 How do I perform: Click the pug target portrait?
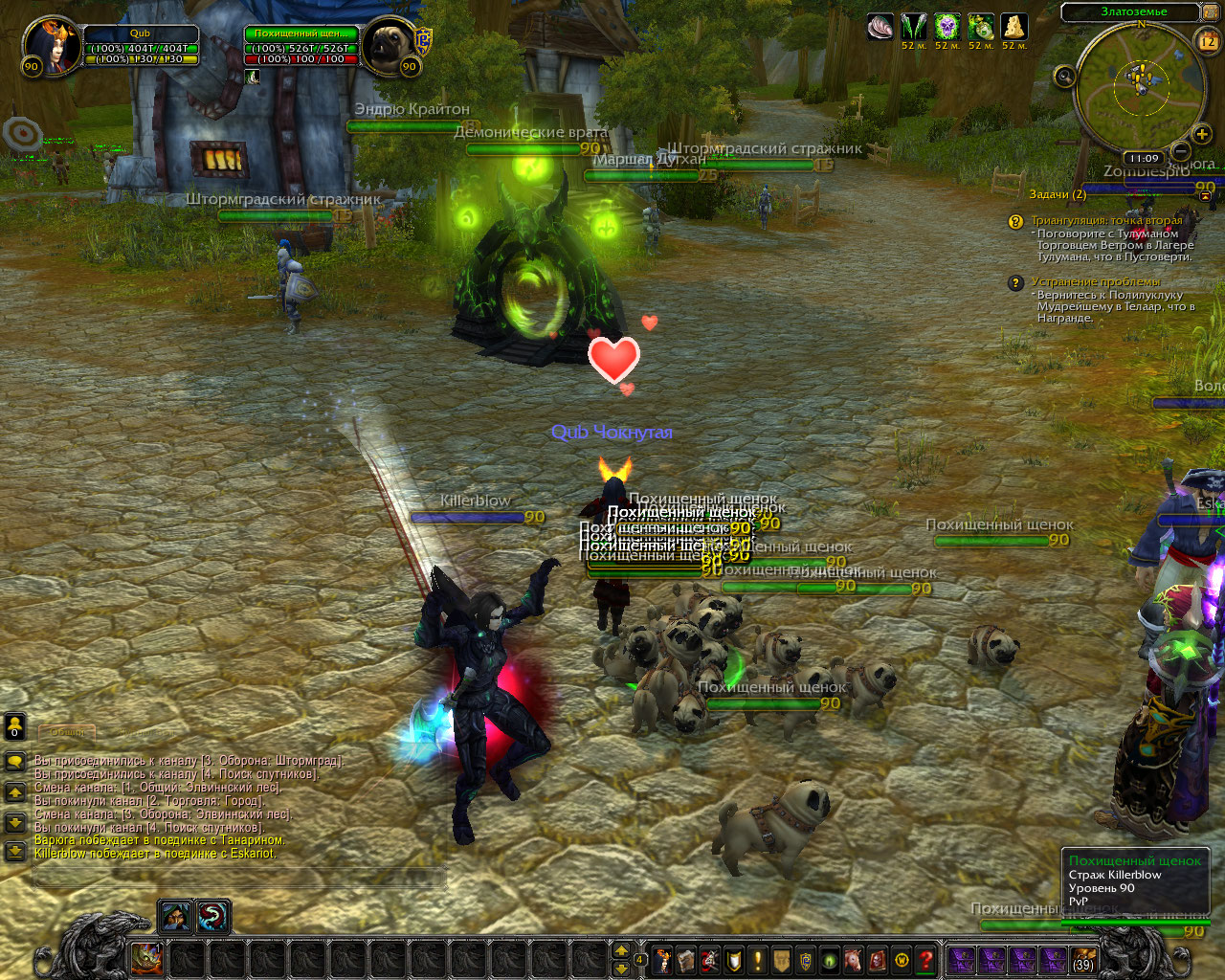click(388, 44)
